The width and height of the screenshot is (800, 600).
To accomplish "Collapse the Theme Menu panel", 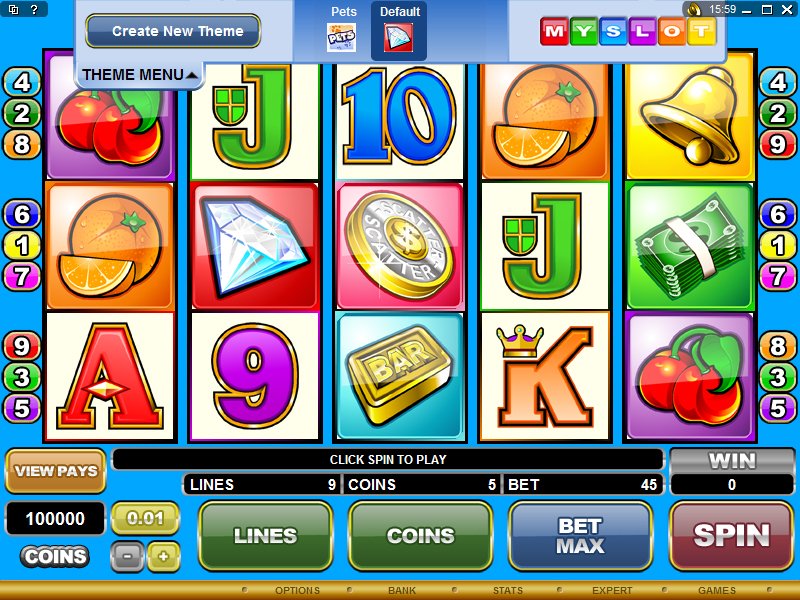I will click(140, 75).
